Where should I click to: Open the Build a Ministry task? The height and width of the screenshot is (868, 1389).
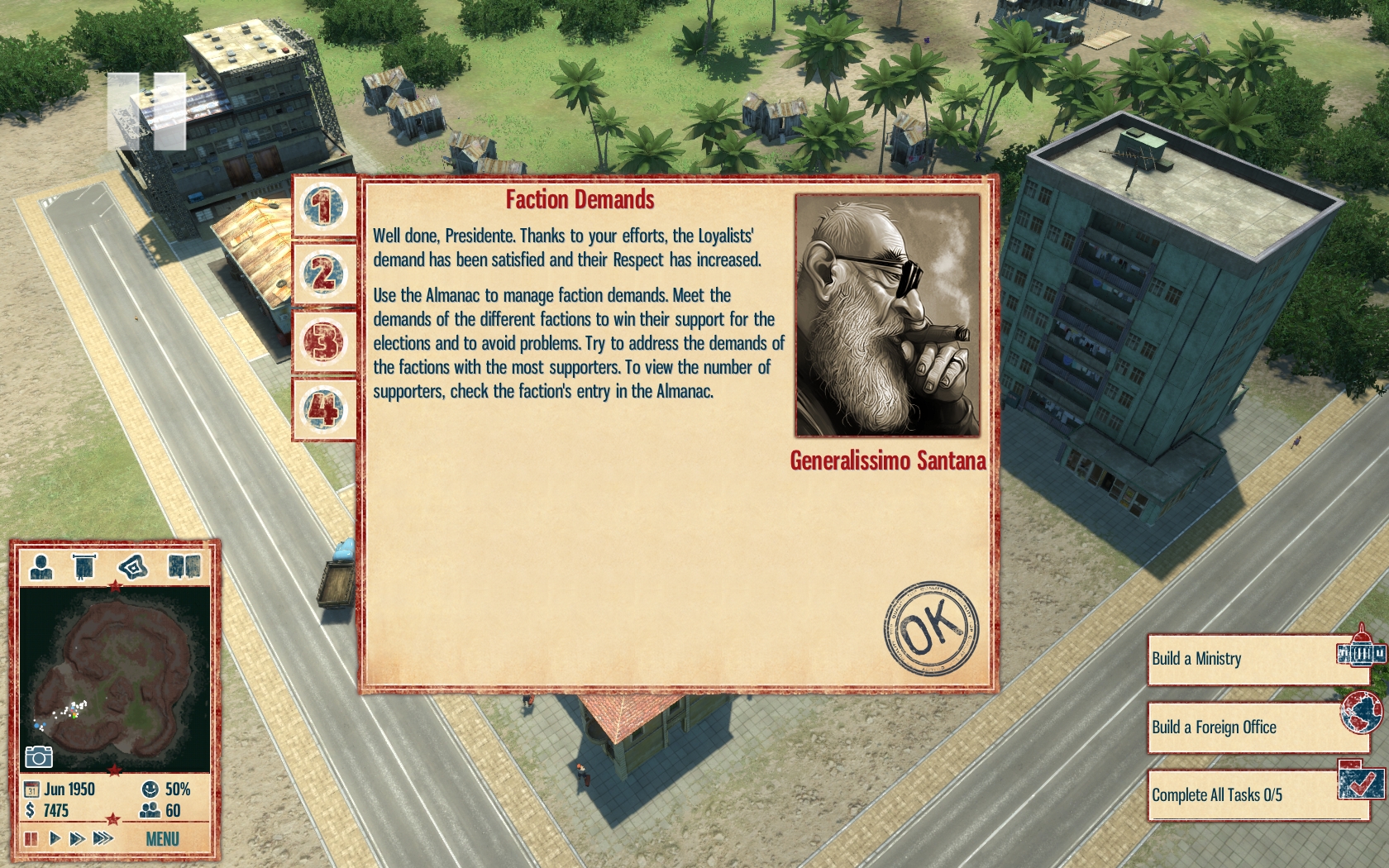pos(1255,659)
